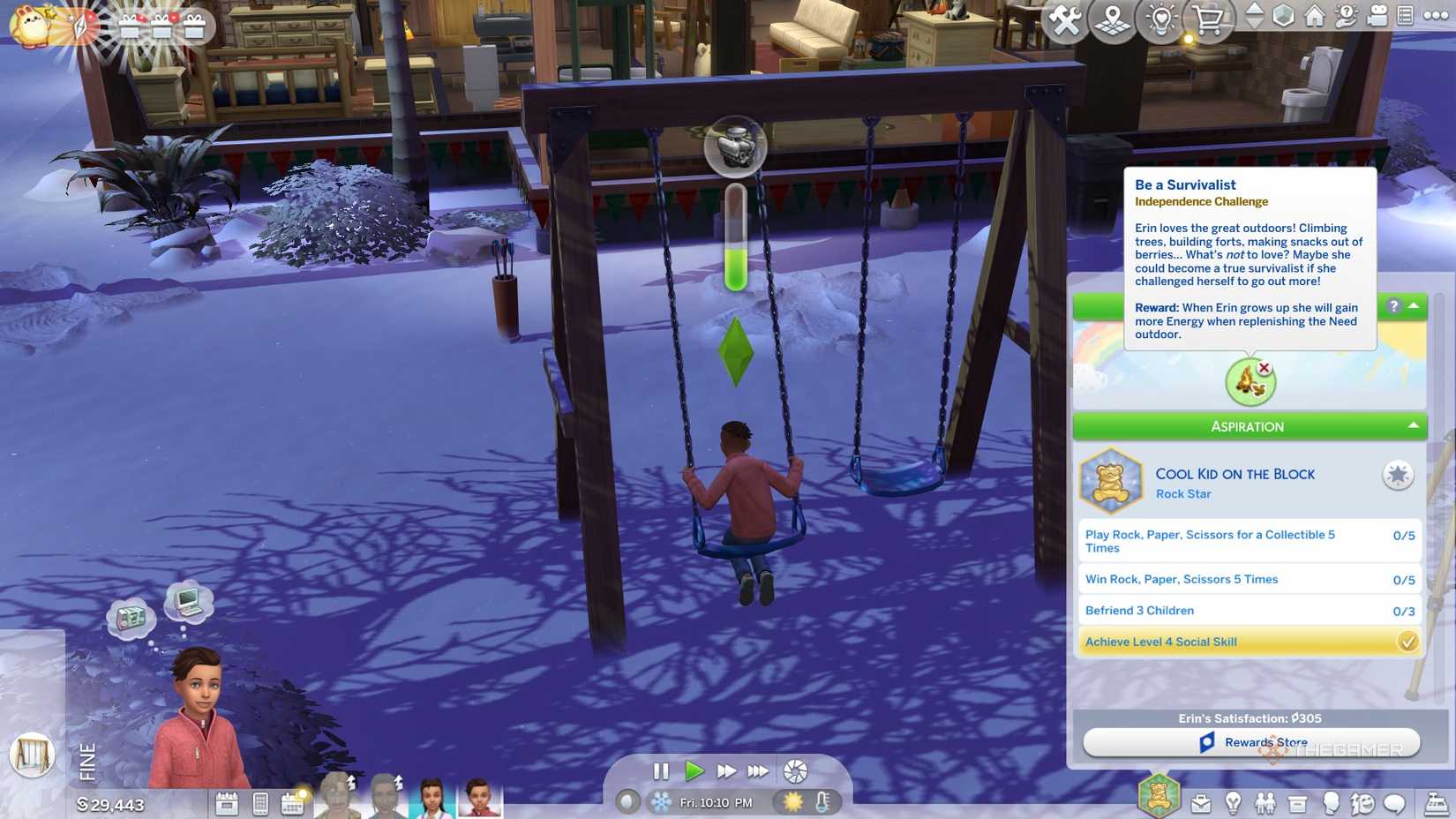This screenshot has height=819, width=1456.
Task: Select the child Sim portrait on the right
Action: 479,798
